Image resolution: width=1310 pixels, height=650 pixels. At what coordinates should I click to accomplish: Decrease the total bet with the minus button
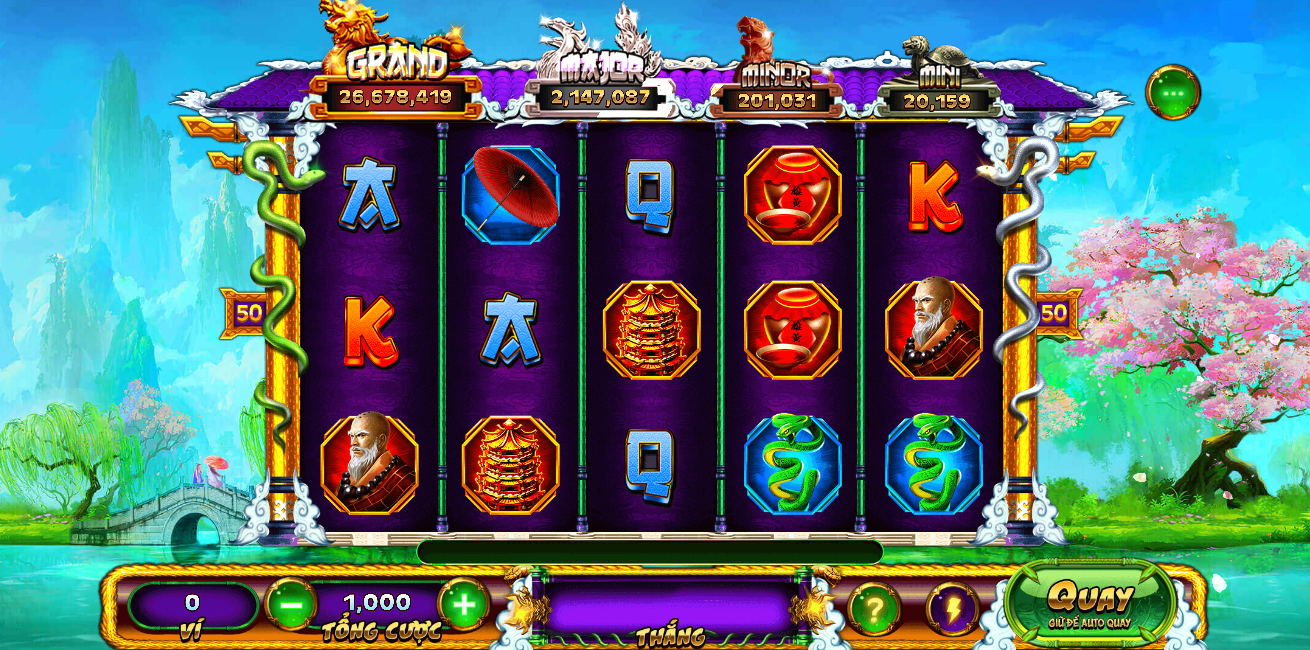coord(290,604)
